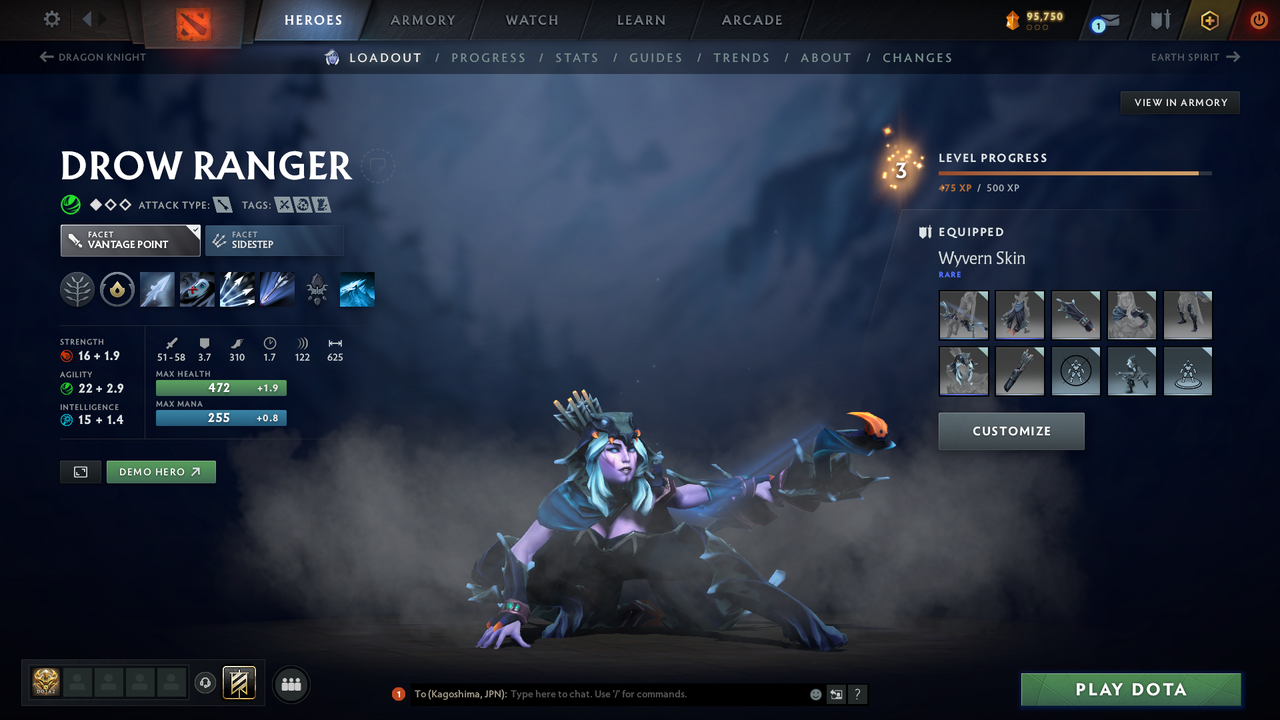Click the Level Progress XP bar
The height and width of the screenshot is (720, 1280).
tap(1075, 172)
